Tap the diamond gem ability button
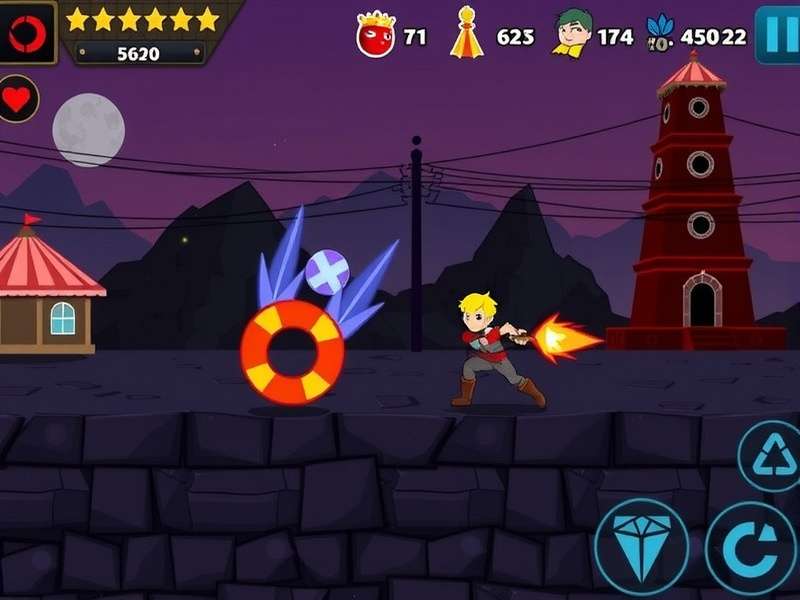Viewport: 800px width, 600px height. pos(641,546)
